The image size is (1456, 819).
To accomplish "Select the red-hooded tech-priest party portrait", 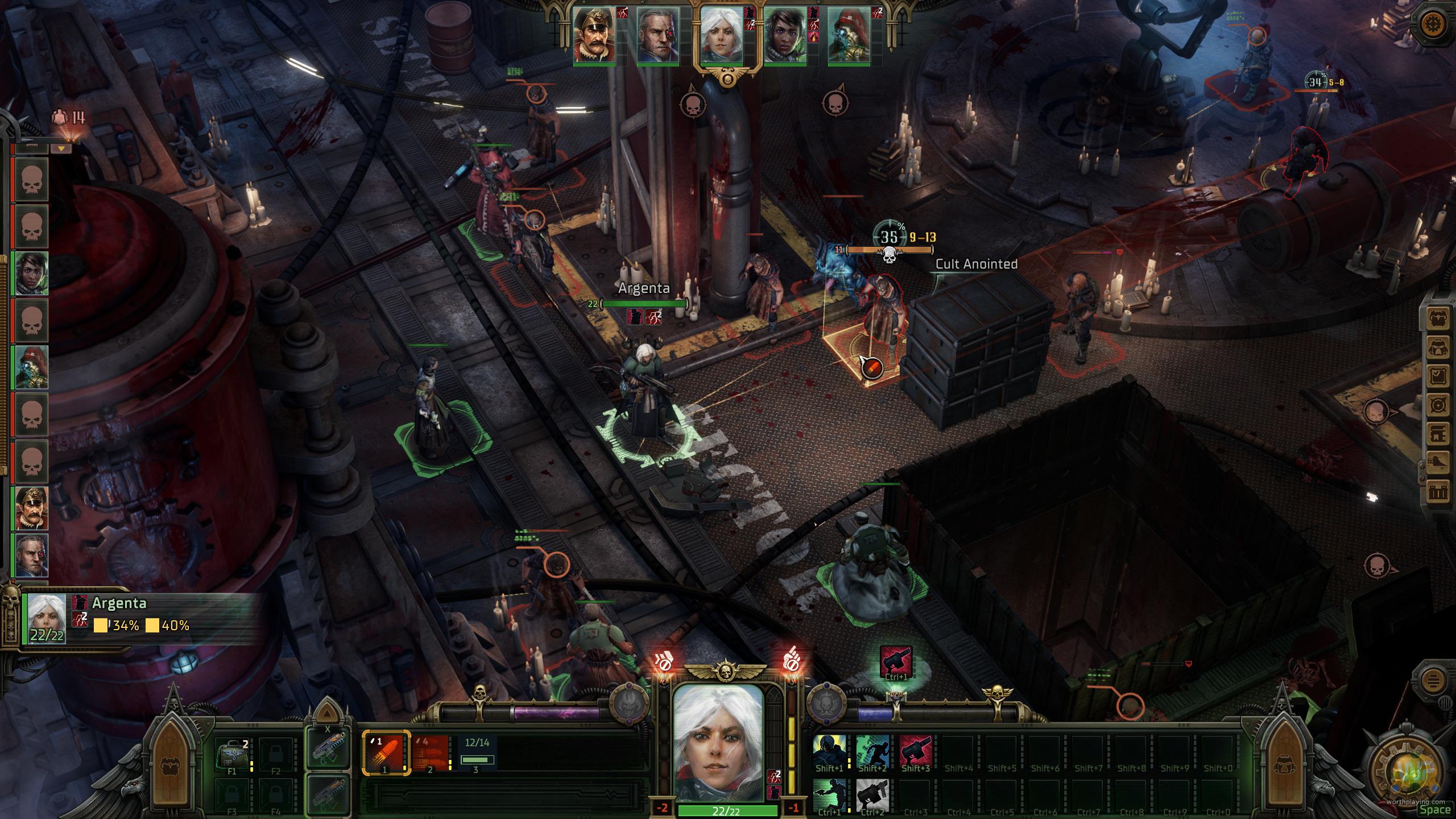I will [849, 35].
